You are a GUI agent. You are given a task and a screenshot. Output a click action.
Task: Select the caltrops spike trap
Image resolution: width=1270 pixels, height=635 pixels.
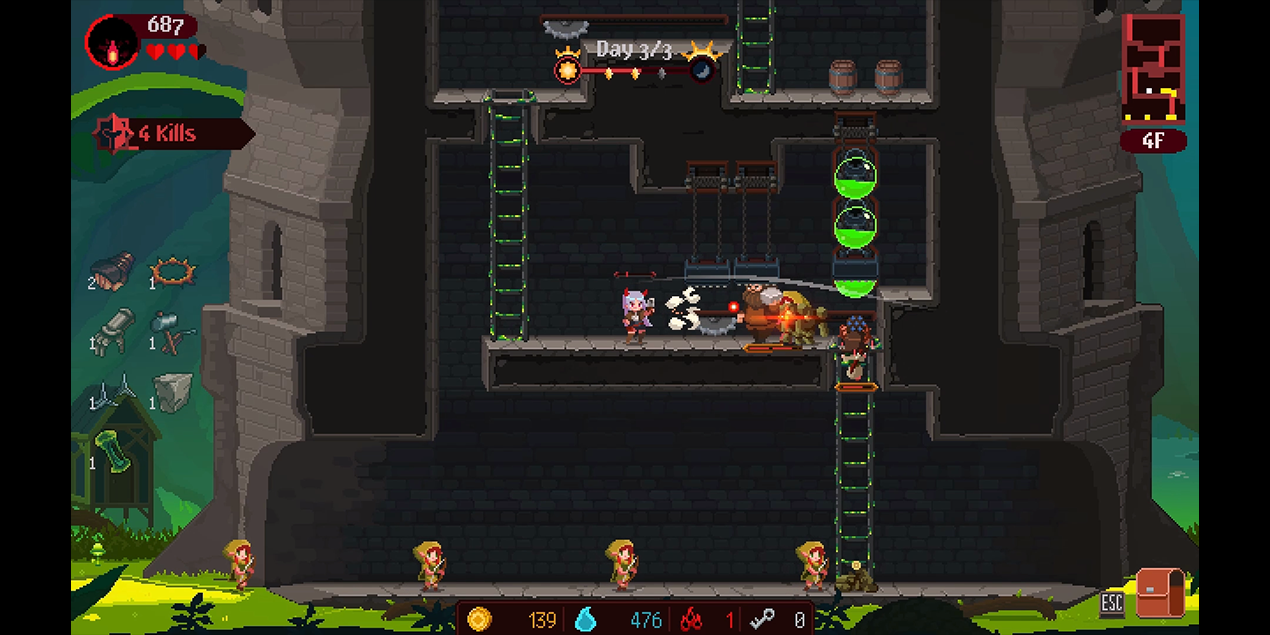(x=114, y=390)
